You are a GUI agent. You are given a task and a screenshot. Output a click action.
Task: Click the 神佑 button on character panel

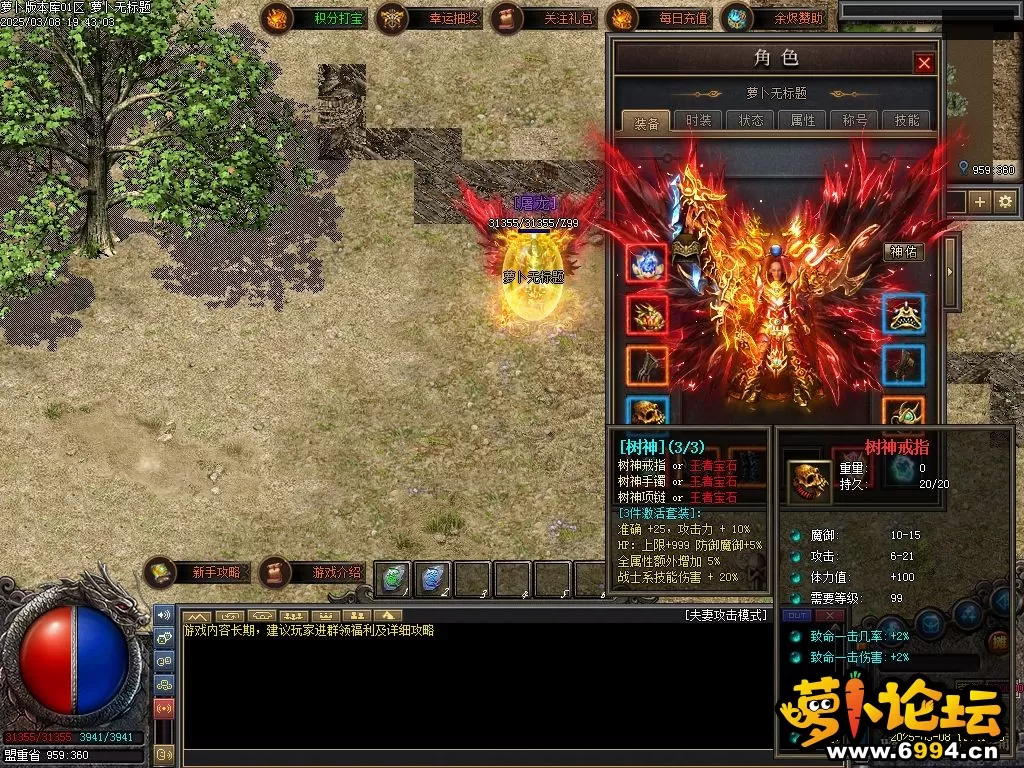(902, 252)
